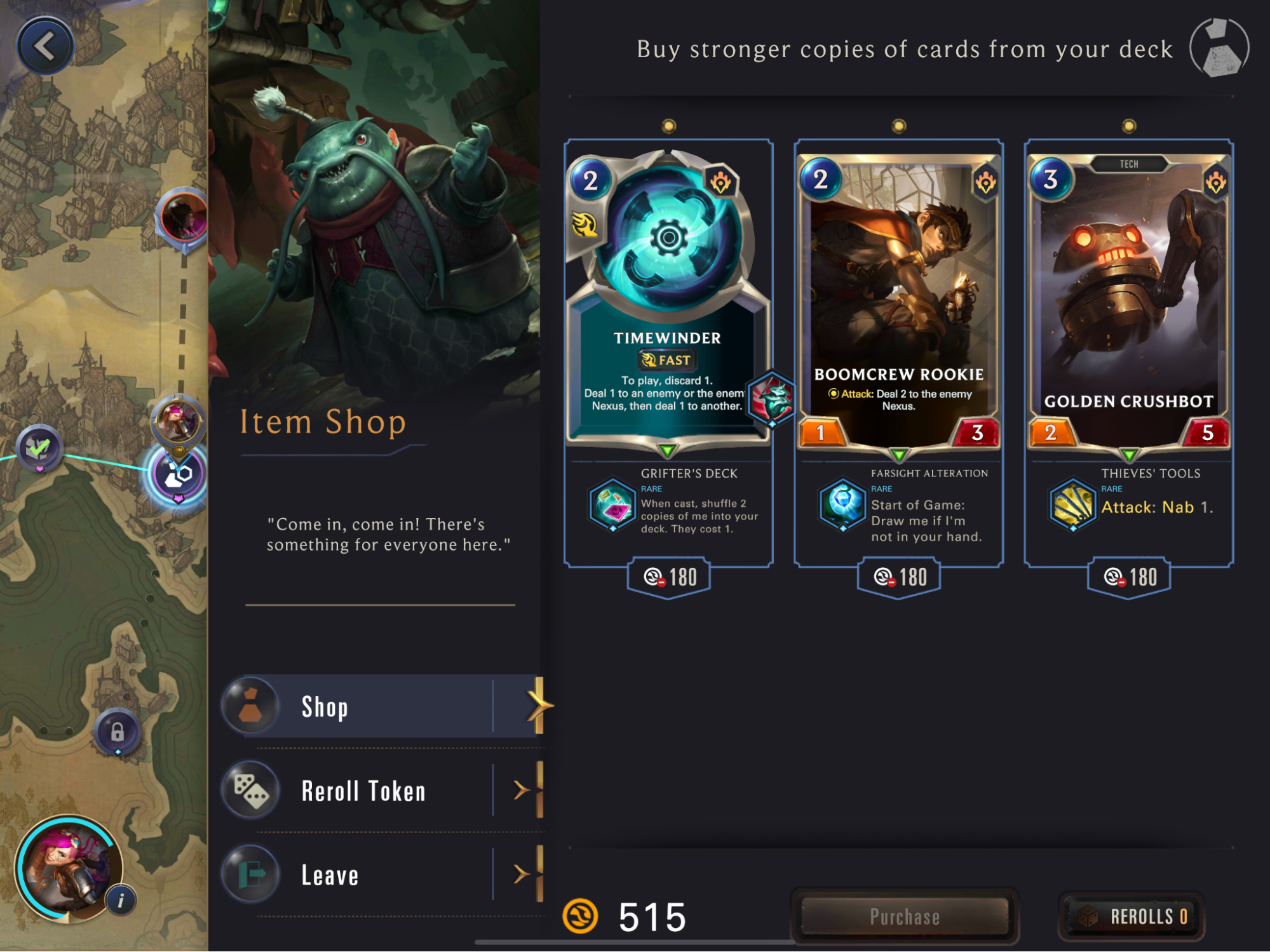The height and width of the screenshot is (952, 1270).
Task: Inspect the Thieves' Tools item icon
Action: click(x=1072, y=506)
